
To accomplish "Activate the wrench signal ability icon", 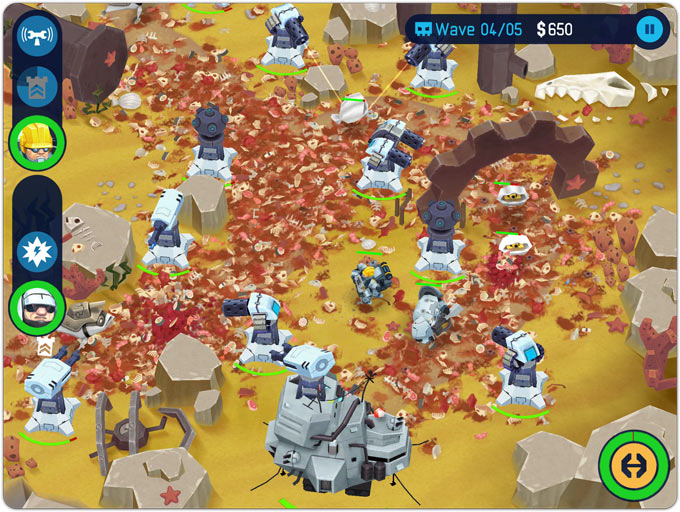I will (37, 36).
